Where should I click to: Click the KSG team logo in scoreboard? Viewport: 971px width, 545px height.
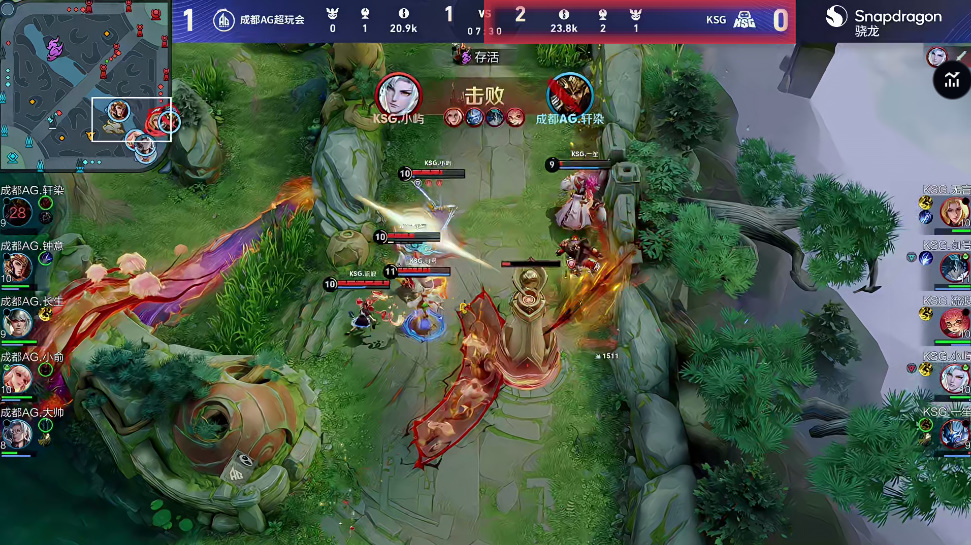pyautogui.click(x=744, y=20)
